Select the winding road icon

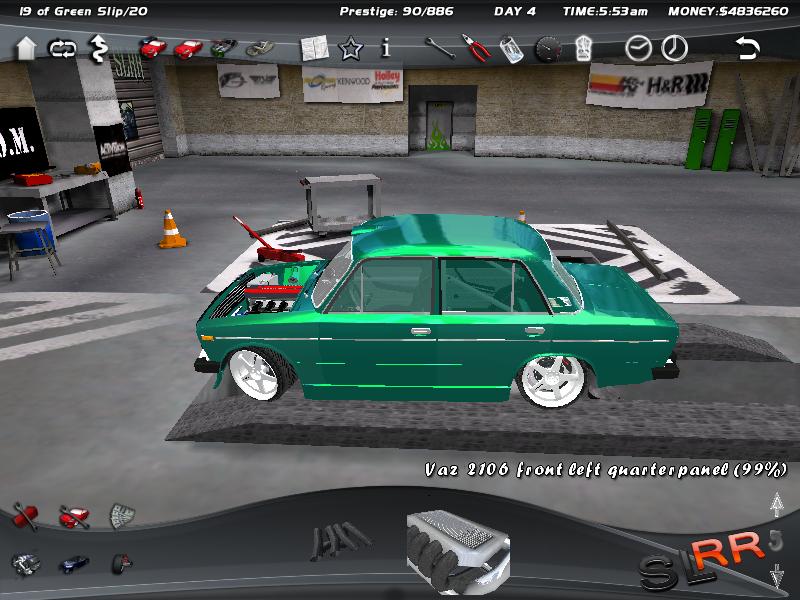point(99,48)
